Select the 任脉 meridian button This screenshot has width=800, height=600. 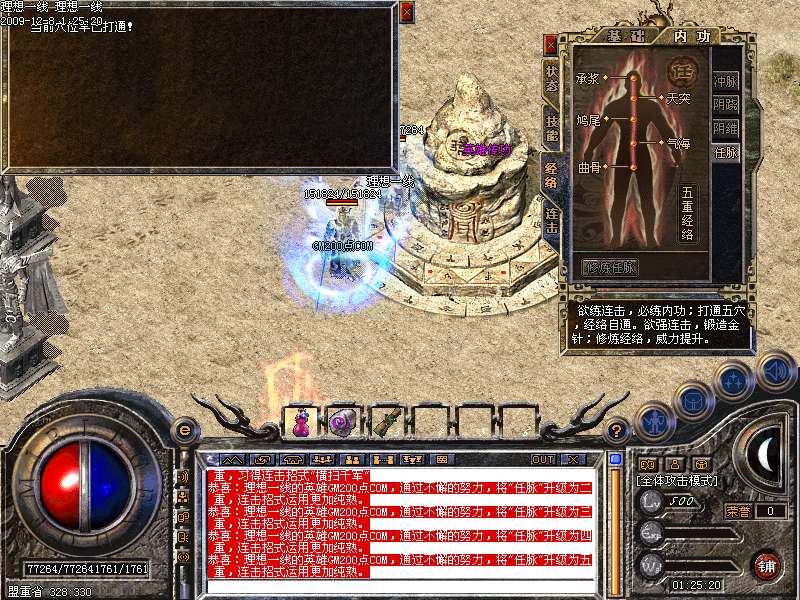pyautogui.click(x=725, y=153)
